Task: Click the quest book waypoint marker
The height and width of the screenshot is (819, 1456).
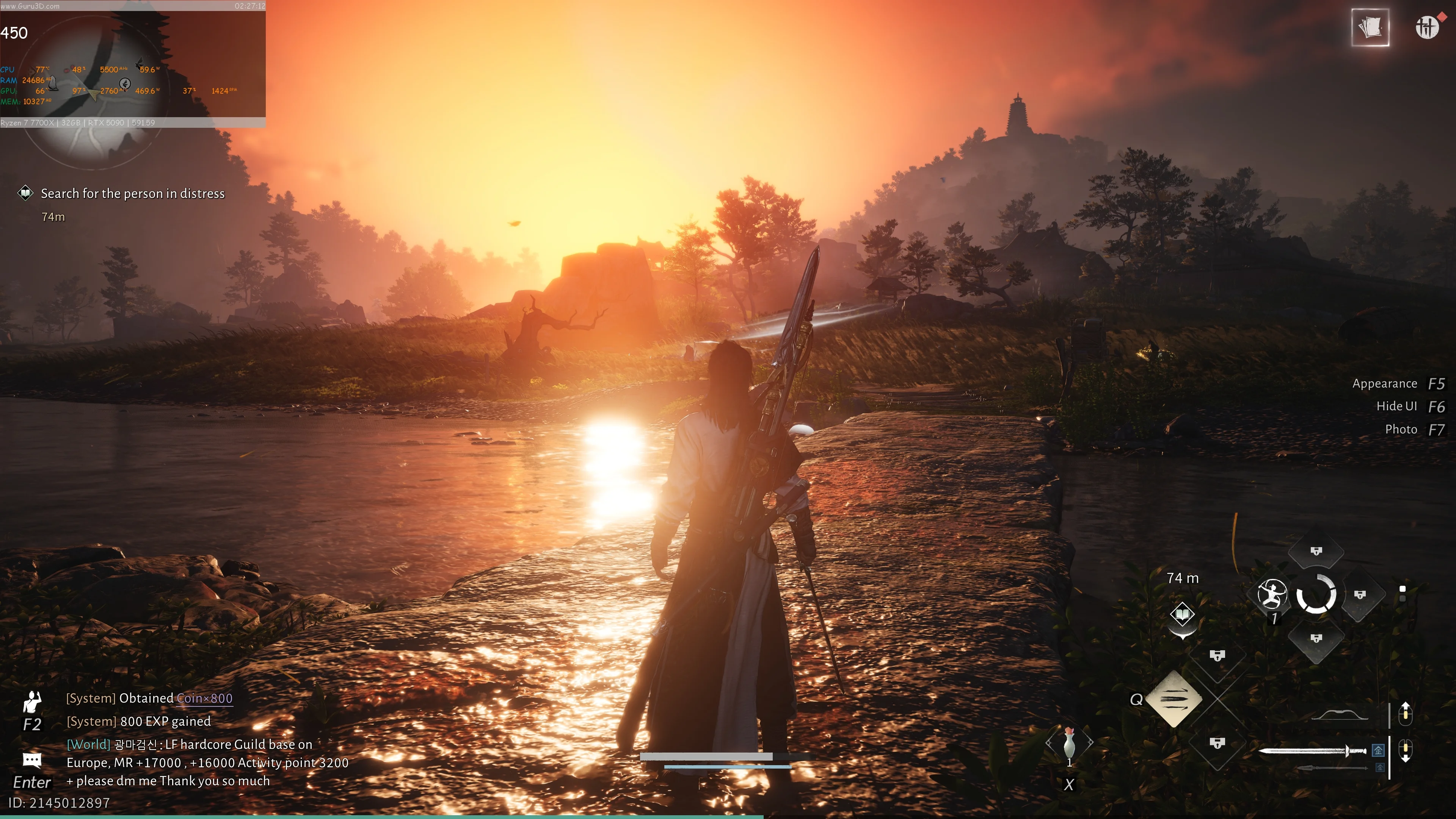Action: (1182, 614)
